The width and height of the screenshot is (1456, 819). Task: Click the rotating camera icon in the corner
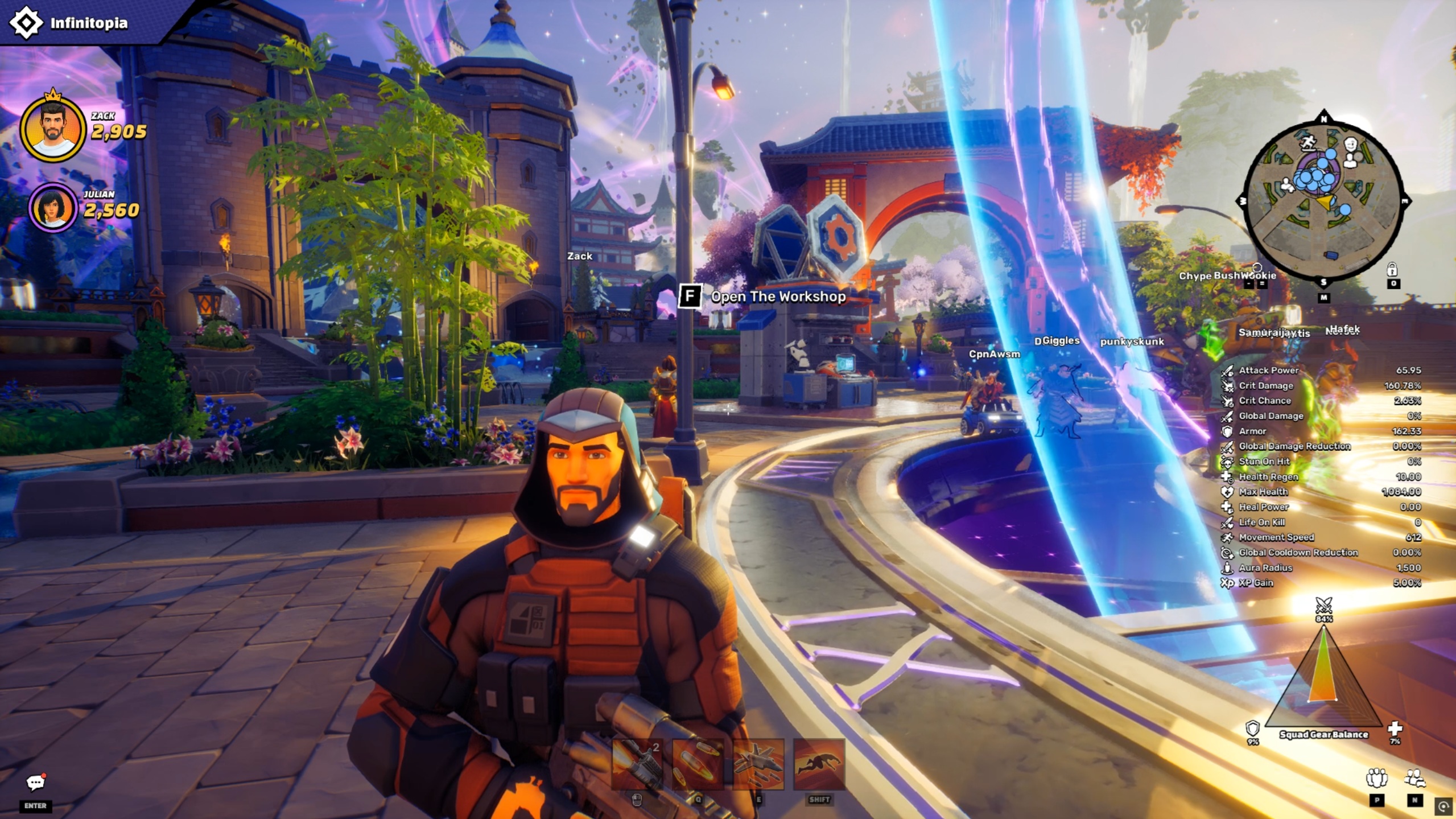pyautogui.click(x=1443, y=806)
